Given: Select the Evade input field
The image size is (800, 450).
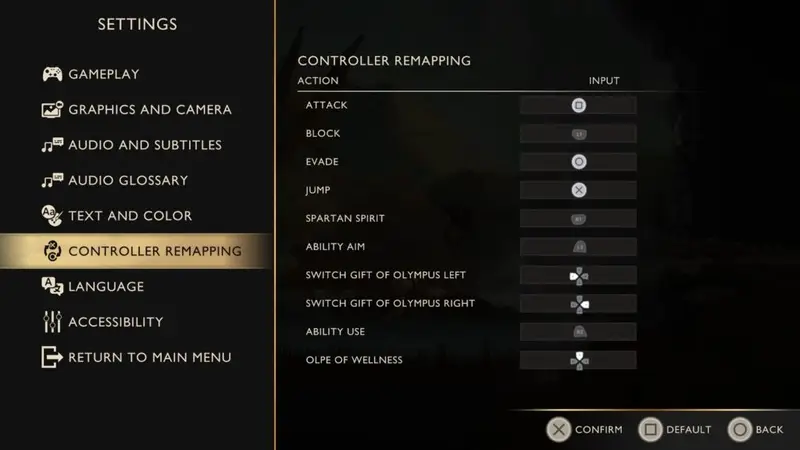Looking at the screenshot, I should (578, 162).
